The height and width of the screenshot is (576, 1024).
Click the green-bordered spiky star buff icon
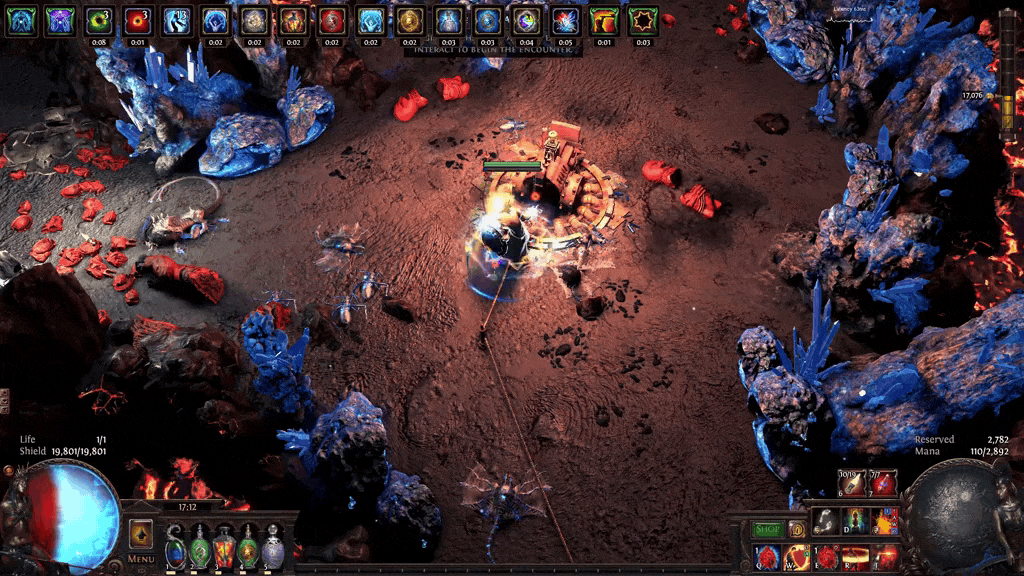[643, 21]
